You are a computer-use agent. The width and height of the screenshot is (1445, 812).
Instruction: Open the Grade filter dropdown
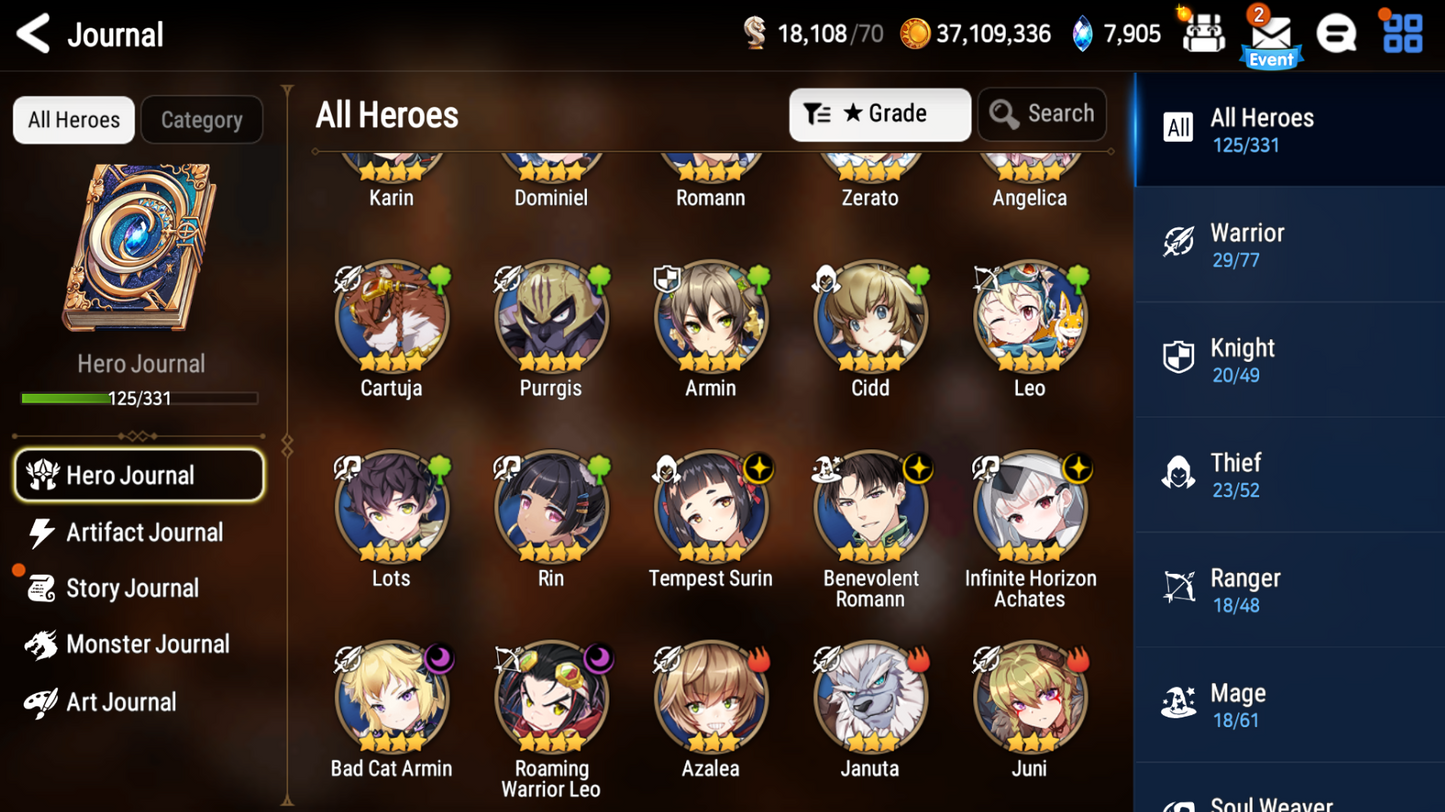(x=878, y=113)
